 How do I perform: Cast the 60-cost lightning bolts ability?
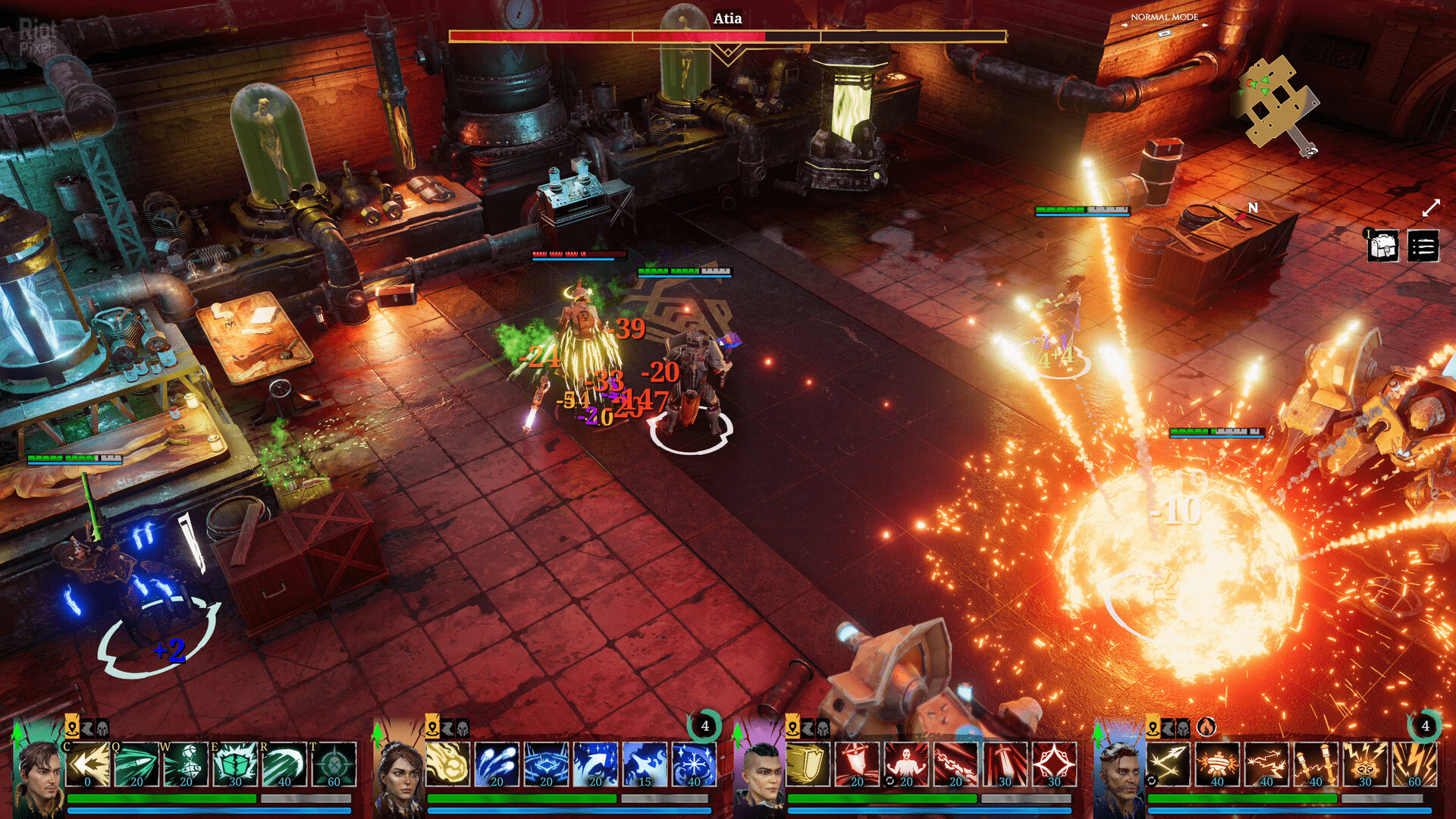point(1414,764)
